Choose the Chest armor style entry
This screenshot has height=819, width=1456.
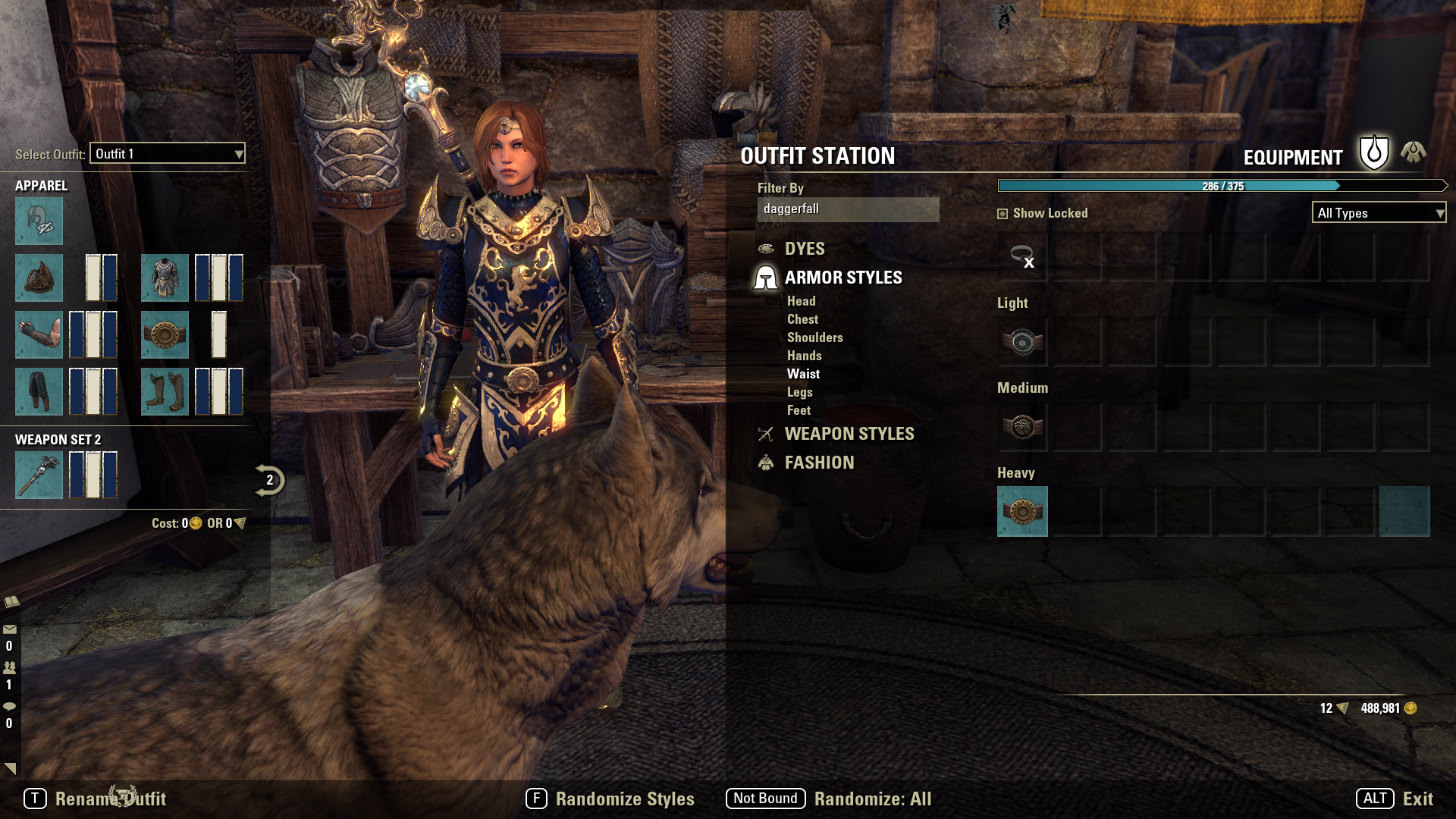pyautogui.click(x=802, y=319)
